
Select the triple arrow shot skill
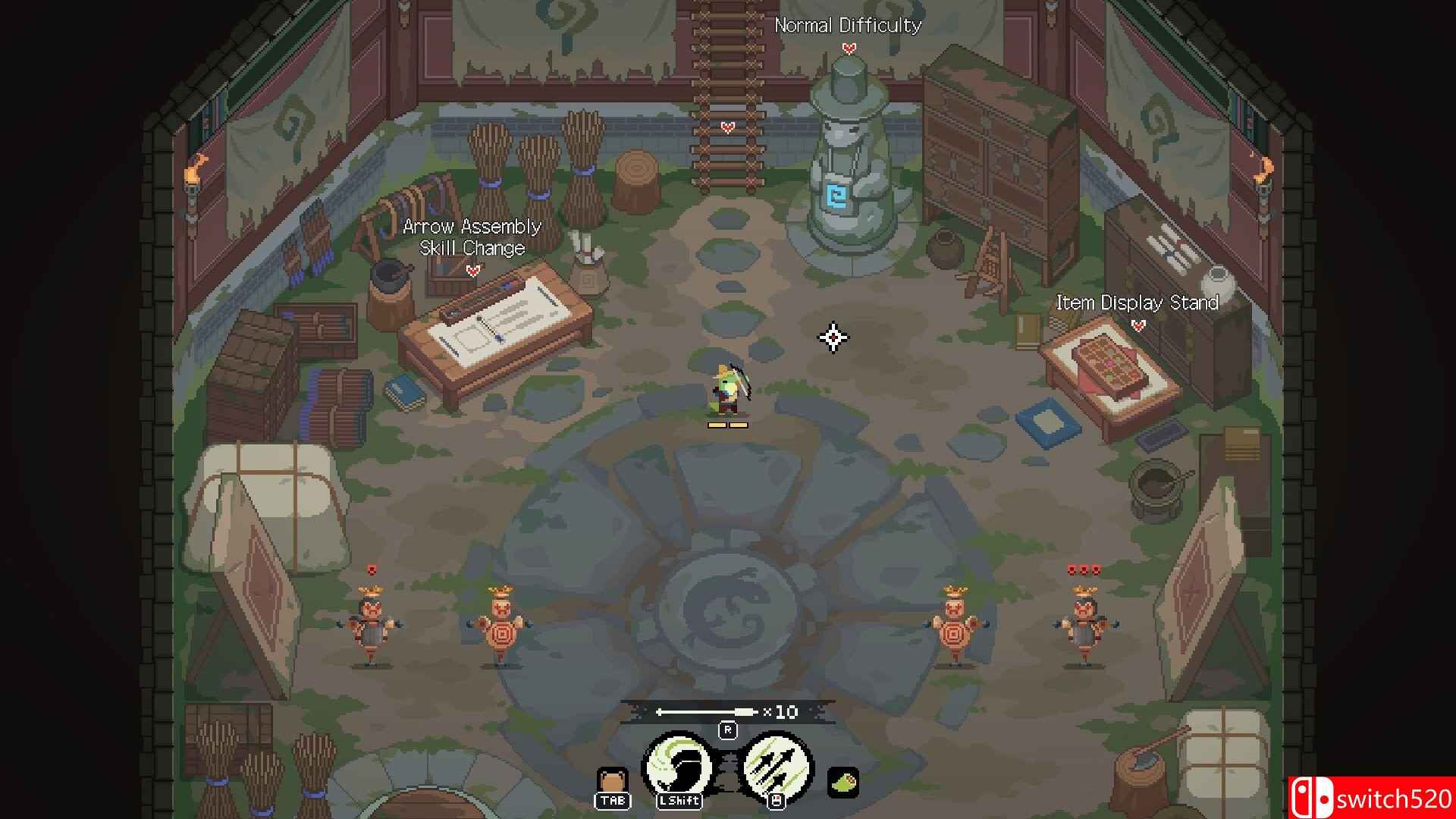(x=776, y=768)
